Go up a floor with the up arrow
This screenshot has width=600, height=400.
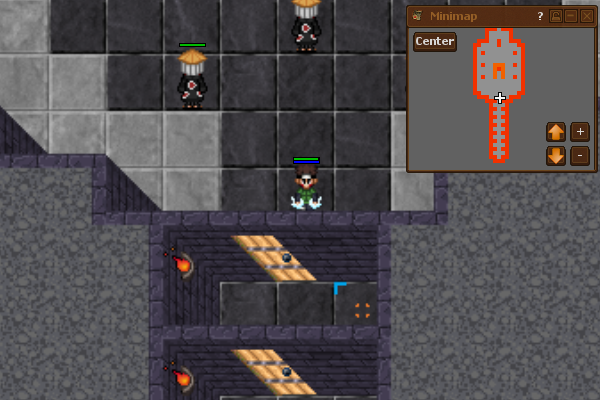556,132
